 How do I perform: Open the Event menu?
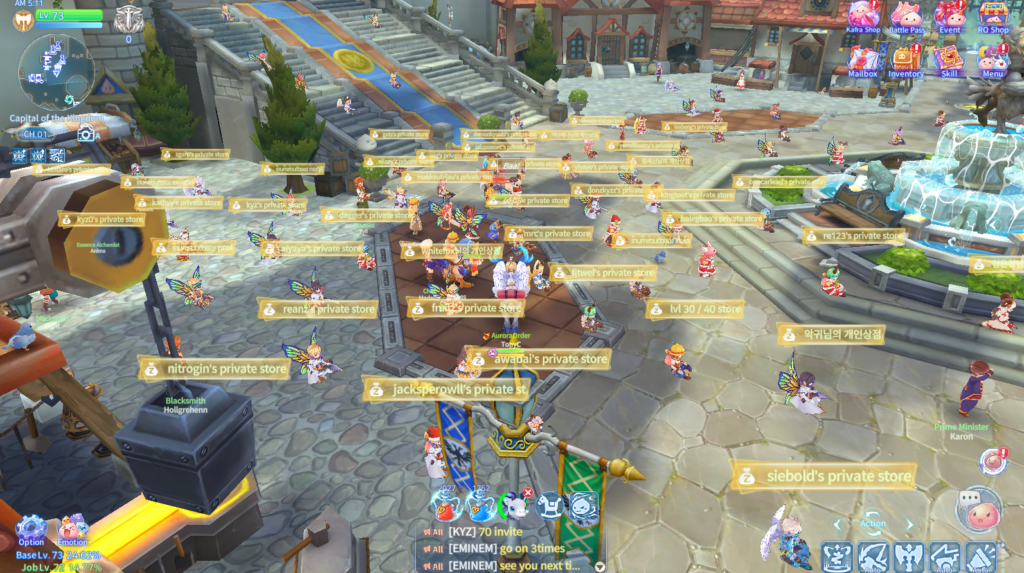(950, 16)
